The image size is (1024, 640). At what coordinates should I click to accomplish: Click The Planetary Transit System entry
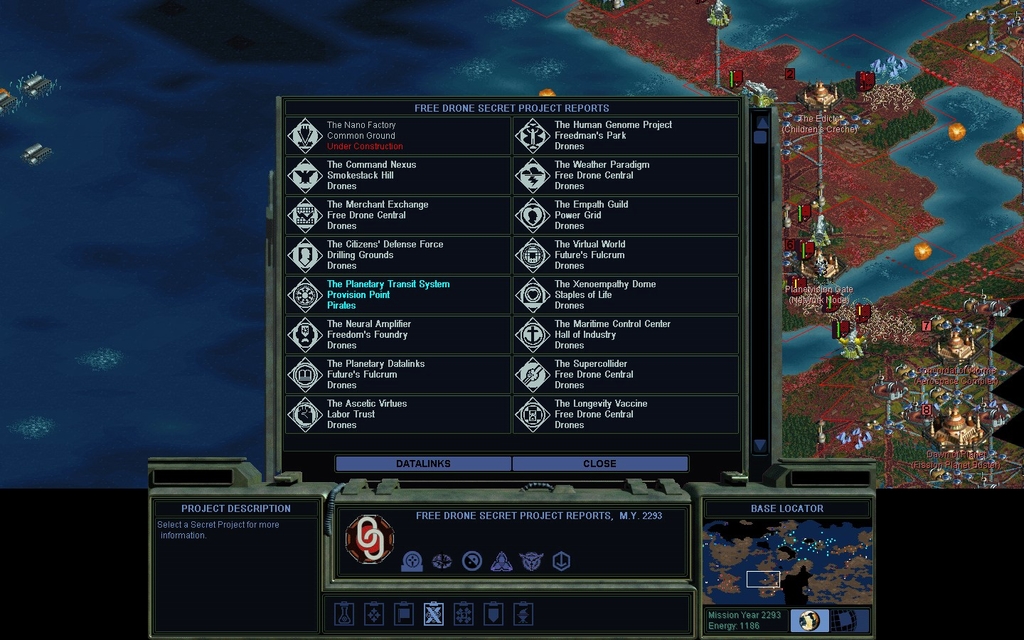[398, 295]
